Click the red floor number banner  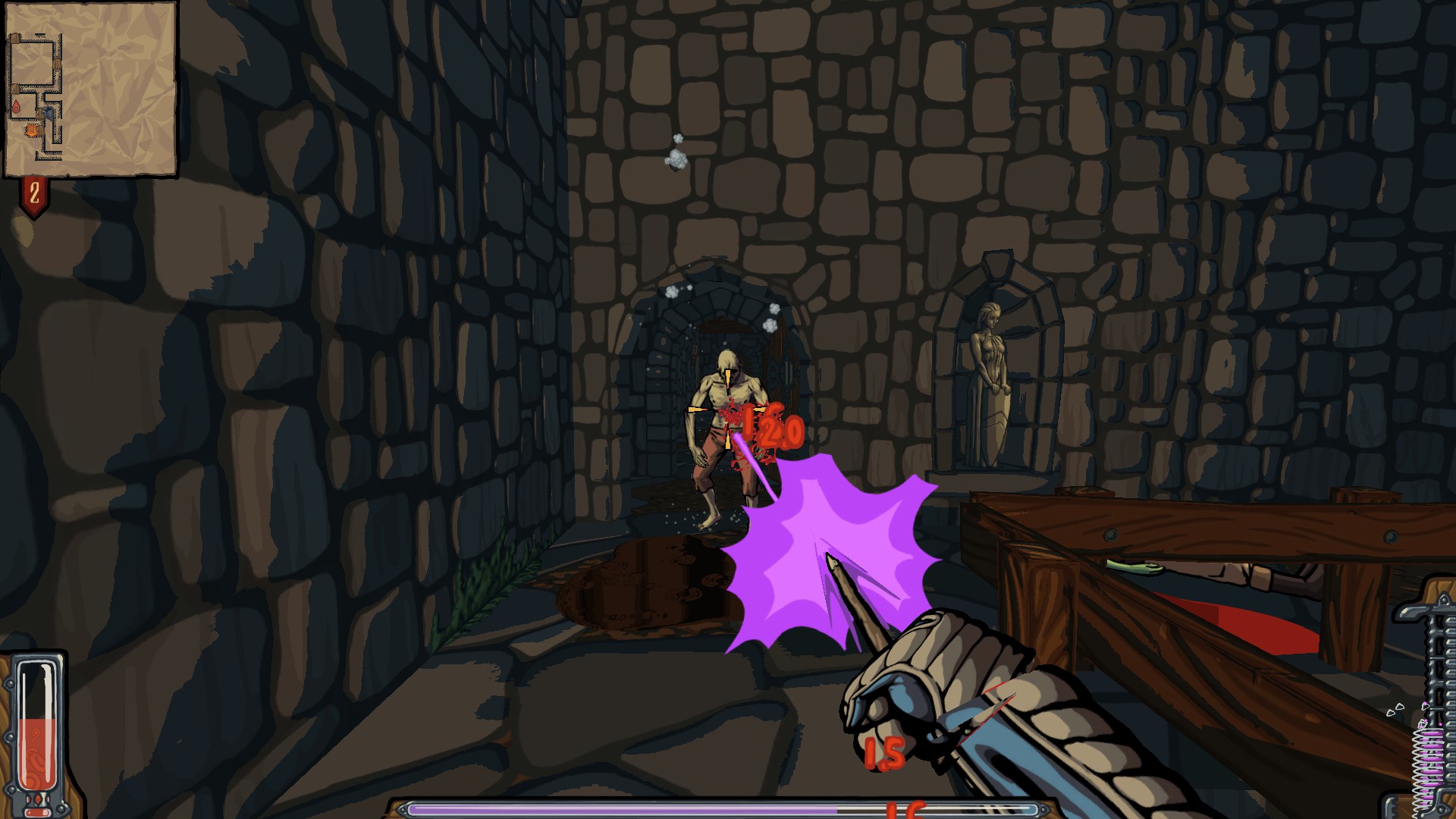34,195
